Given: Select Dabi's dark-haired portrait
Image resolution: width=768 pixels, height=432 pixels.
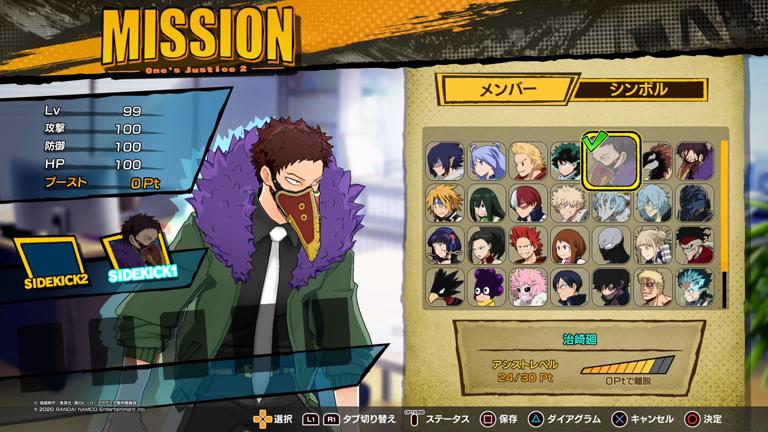Looking at the screenshot, I should (x=611, y=287).
